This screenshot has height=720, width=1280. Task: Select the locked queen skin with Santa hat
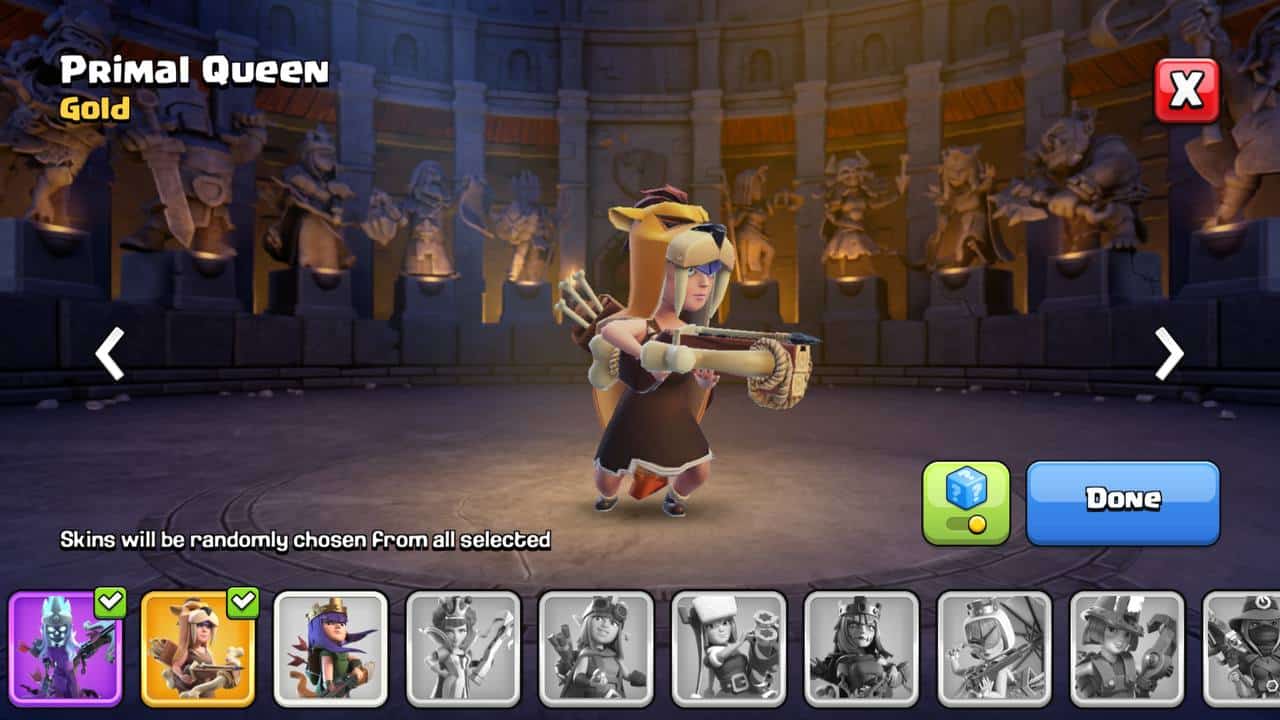click(729, 648)
